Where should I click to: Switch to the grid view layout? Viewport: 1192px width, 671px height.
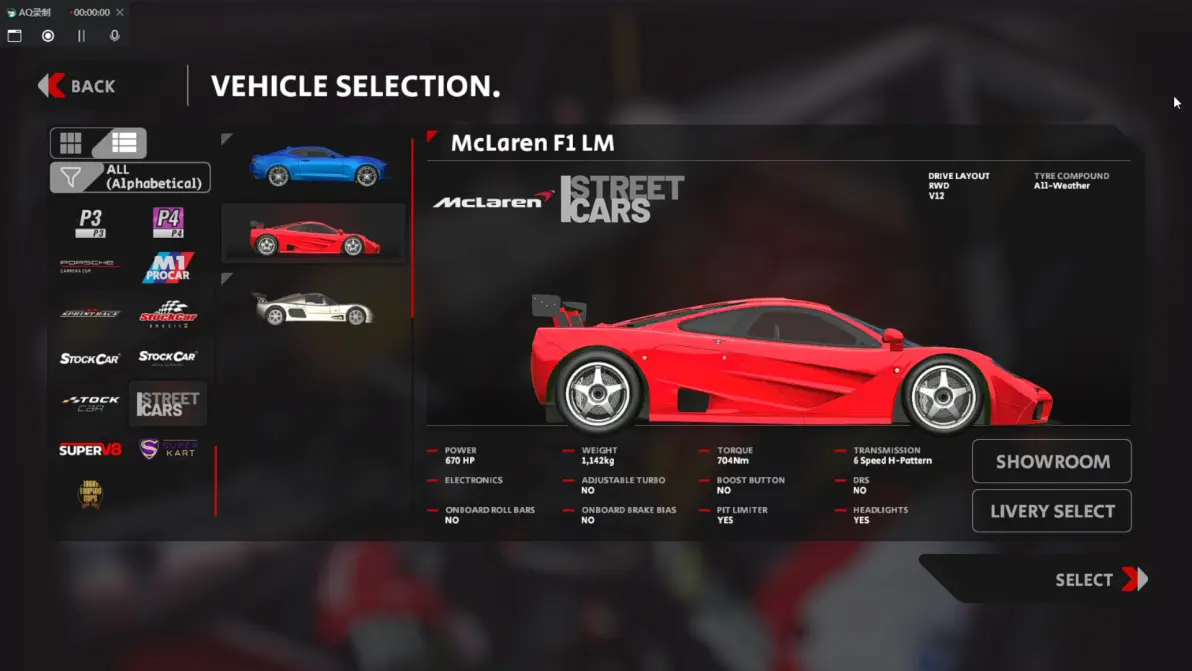(x=71, y=143)
